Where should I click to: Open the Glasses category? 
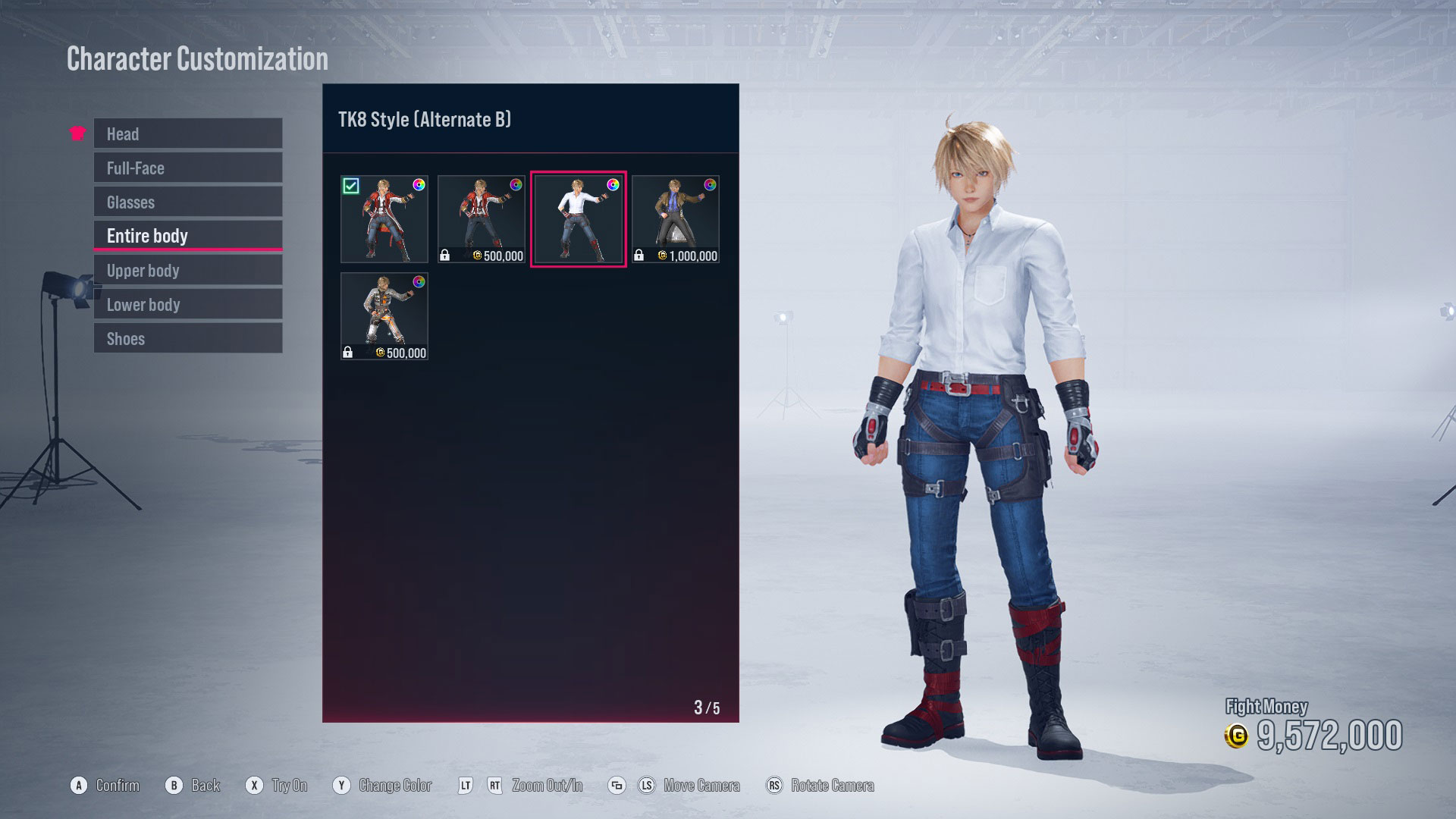tap(187, 202)
